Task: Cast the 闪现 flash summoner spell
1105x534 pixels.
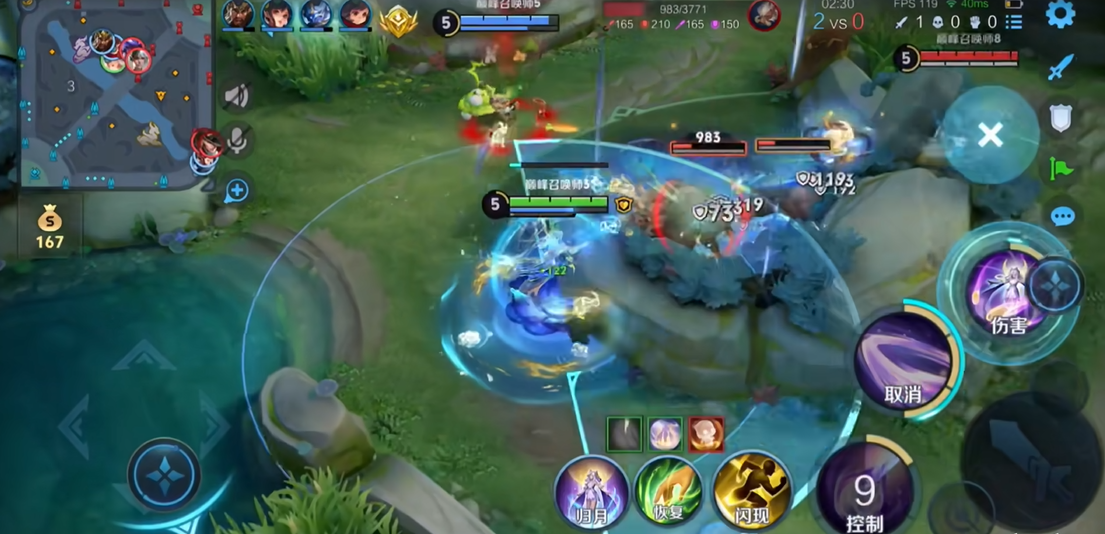Action: pos(752,491)
